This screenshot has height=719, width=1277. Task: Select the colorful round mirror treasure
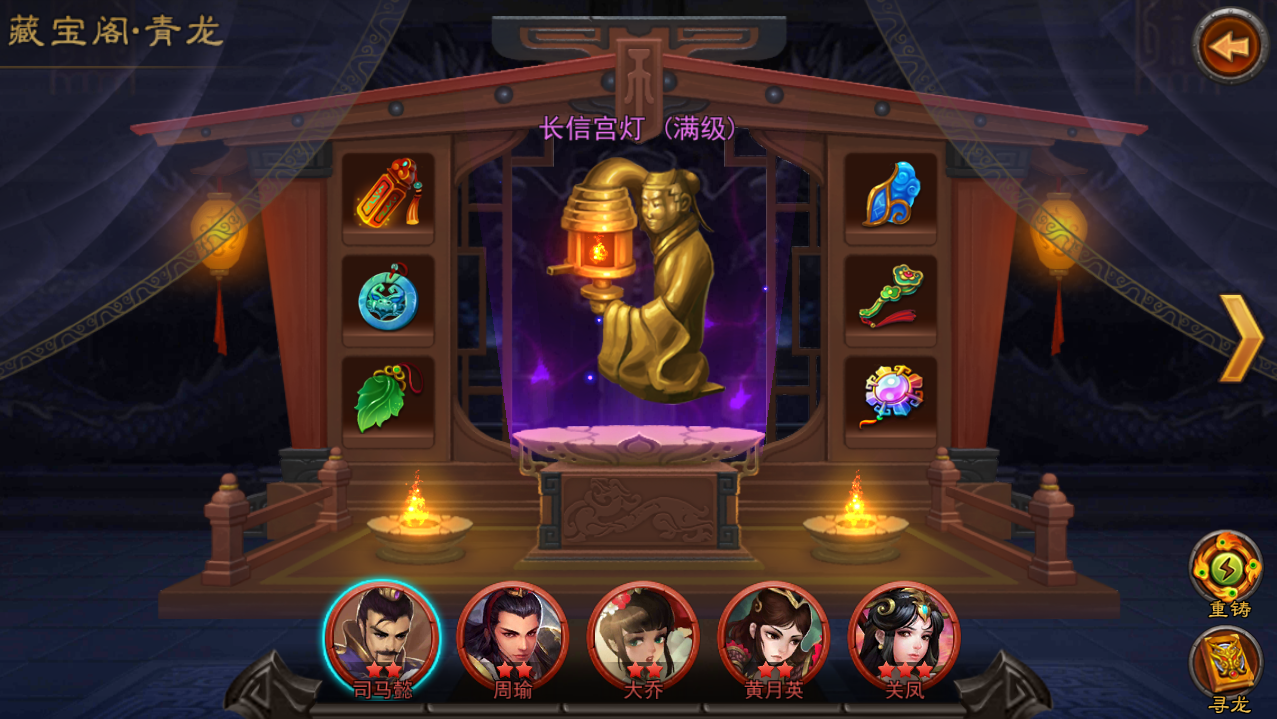[891, 396]
